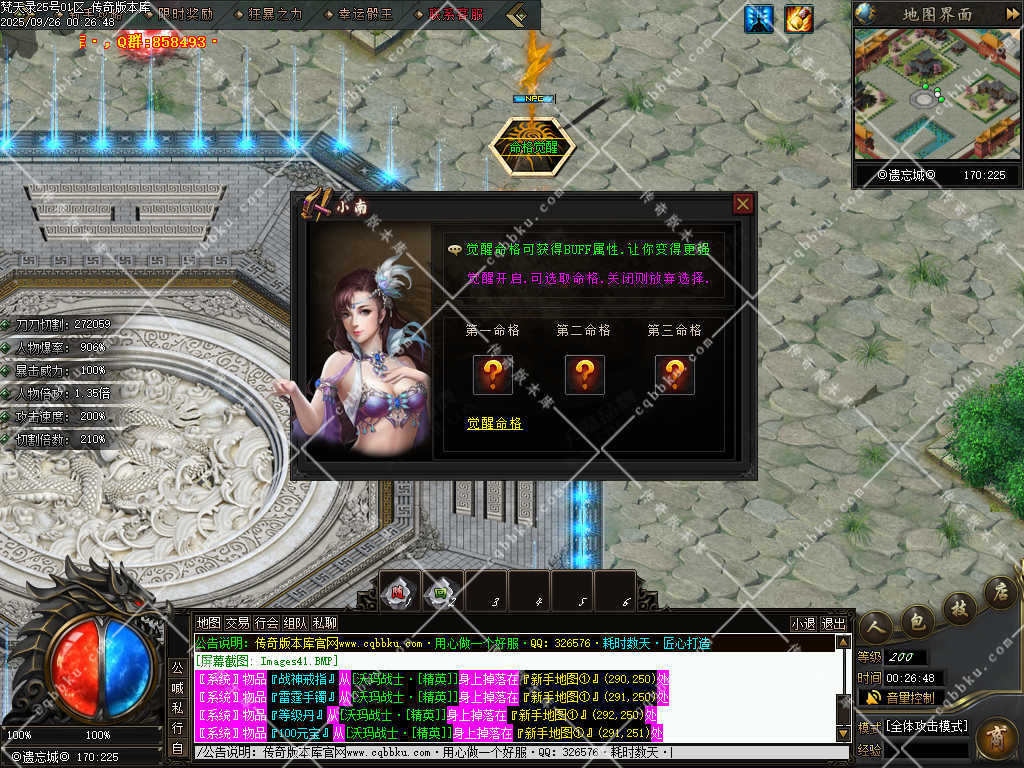
Task: Activate the blue silhouette buff icon
Action: [x=759, y=18]
